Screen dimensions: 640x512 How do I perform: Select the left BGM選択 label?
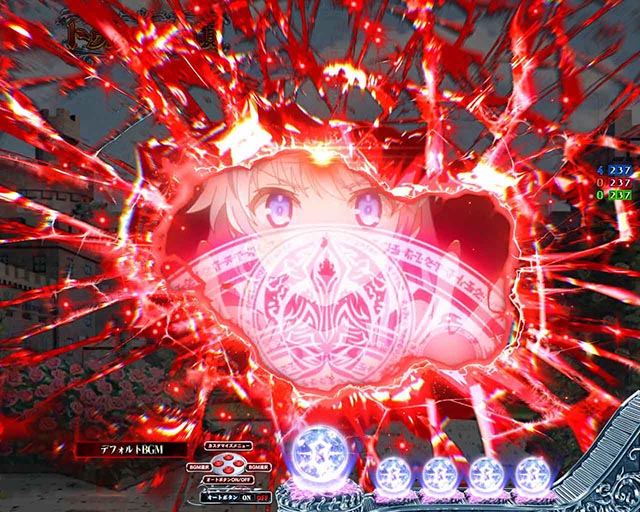click(196, 466)
